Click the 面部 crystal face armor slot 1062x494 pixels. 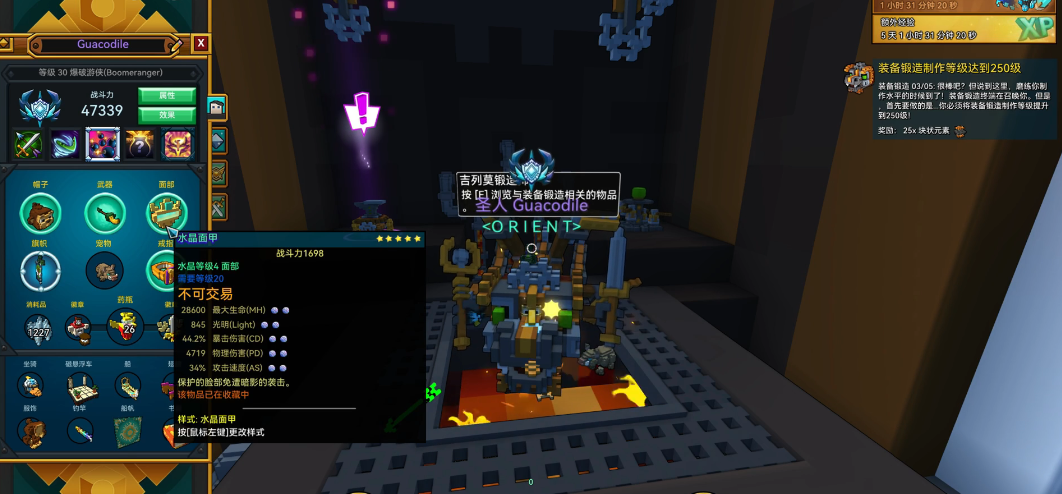point(166,213)
